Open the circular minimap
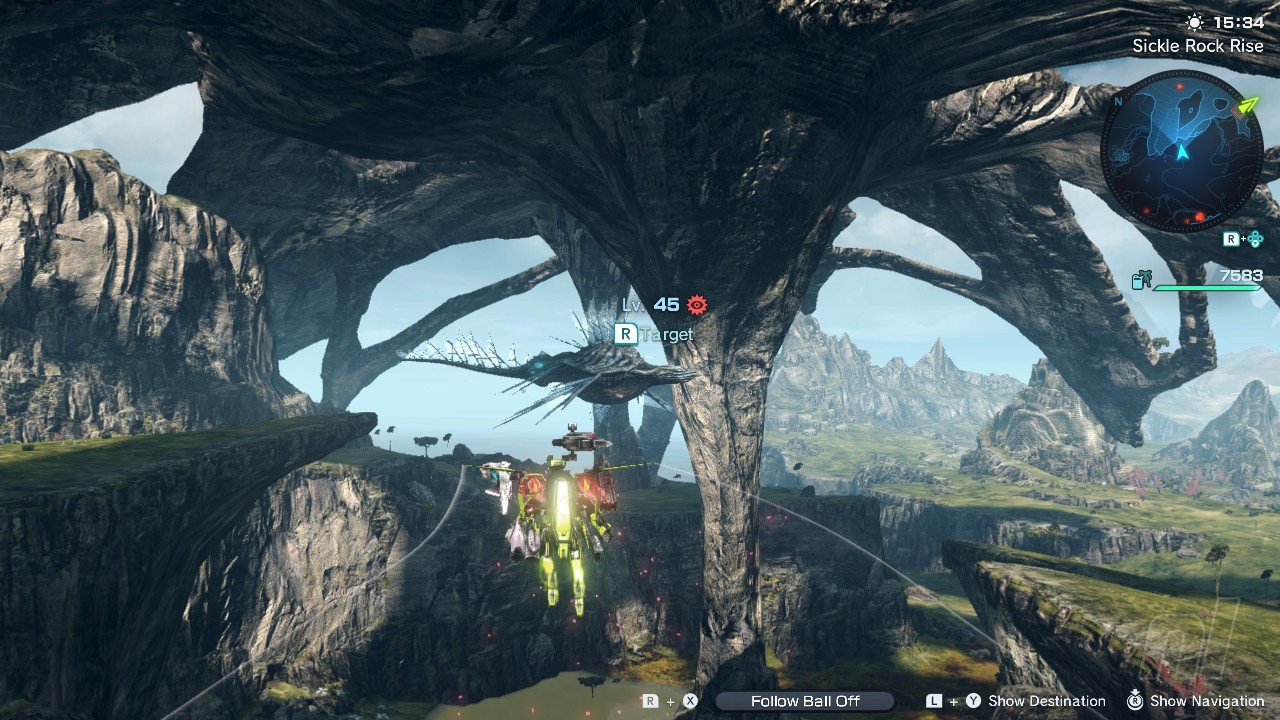Viewport: 1280px width, 720px height. coord(1181,150)
